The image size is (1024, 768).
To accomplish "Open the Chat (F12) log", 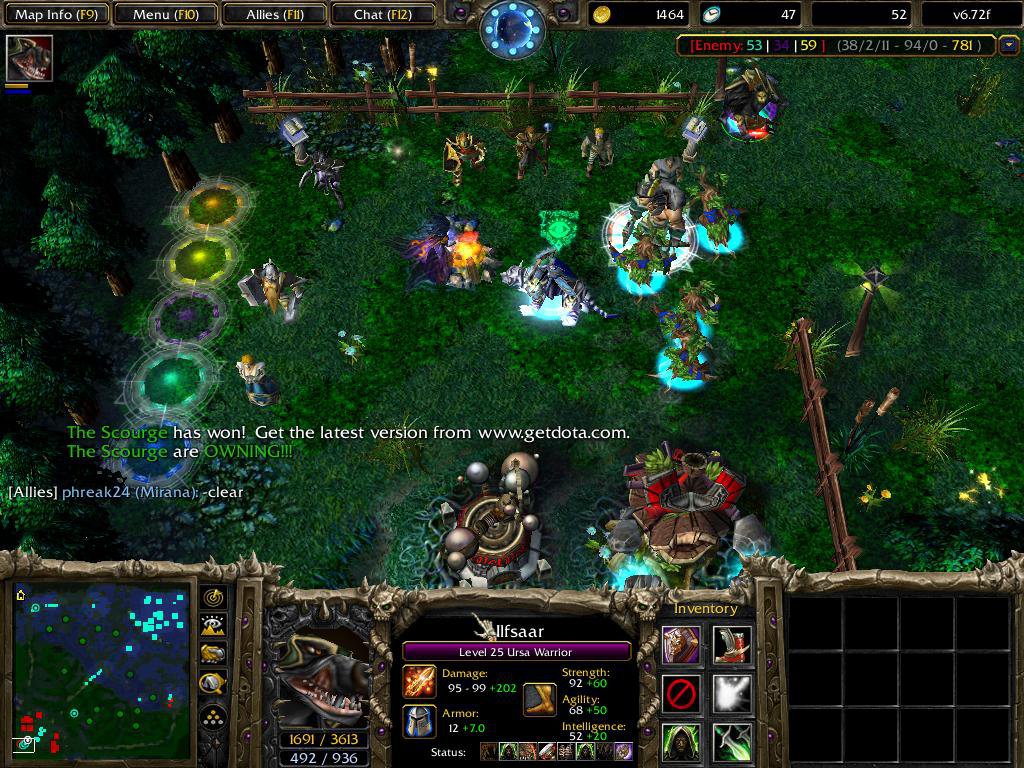I will [381, 14].
